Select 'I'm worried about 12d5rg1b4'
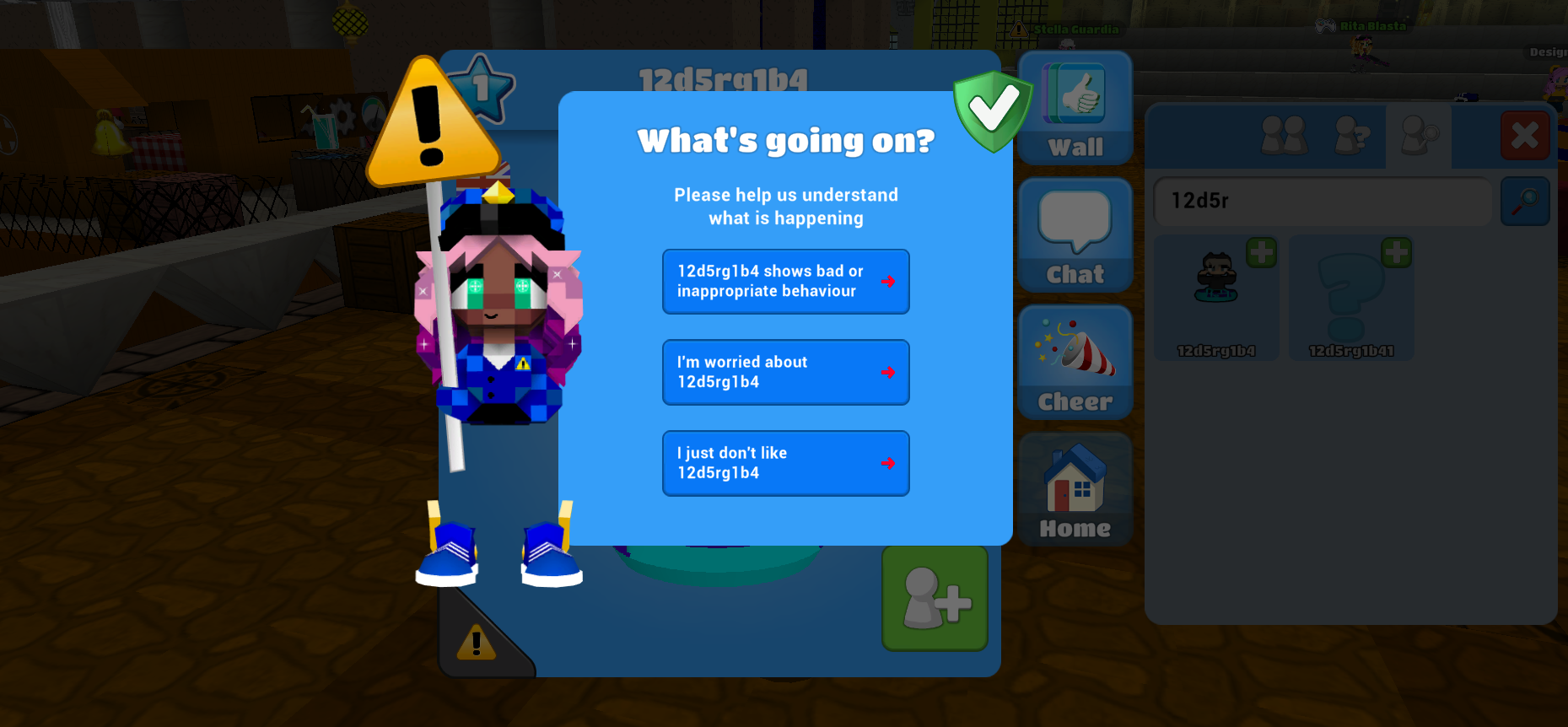Screen dimensions: 1568x727 pyautogui.click(x=785, y=372)
